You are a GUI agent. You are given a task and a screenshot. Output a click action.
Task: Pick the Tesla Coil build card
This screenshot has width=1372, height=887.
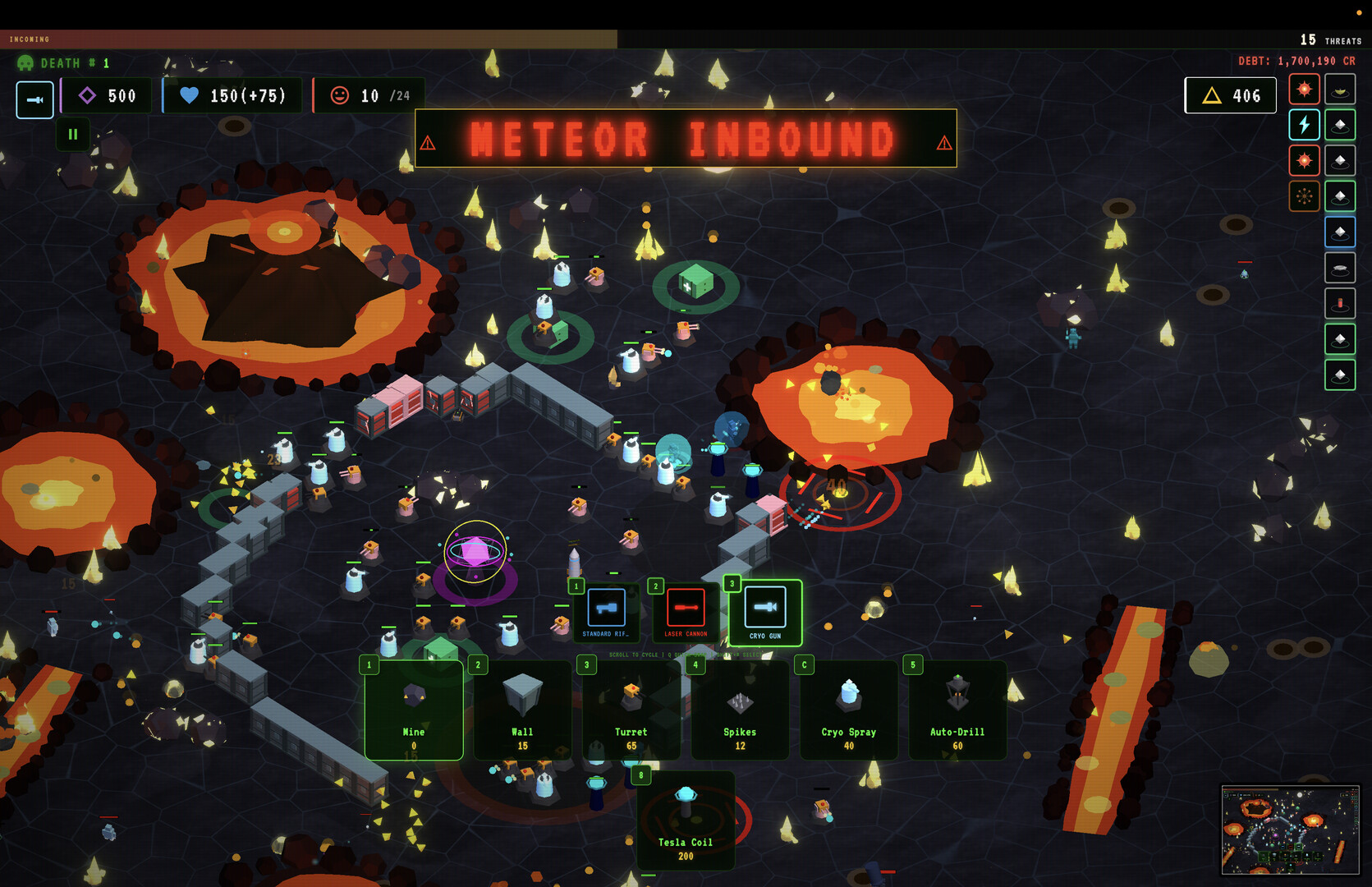686,821
